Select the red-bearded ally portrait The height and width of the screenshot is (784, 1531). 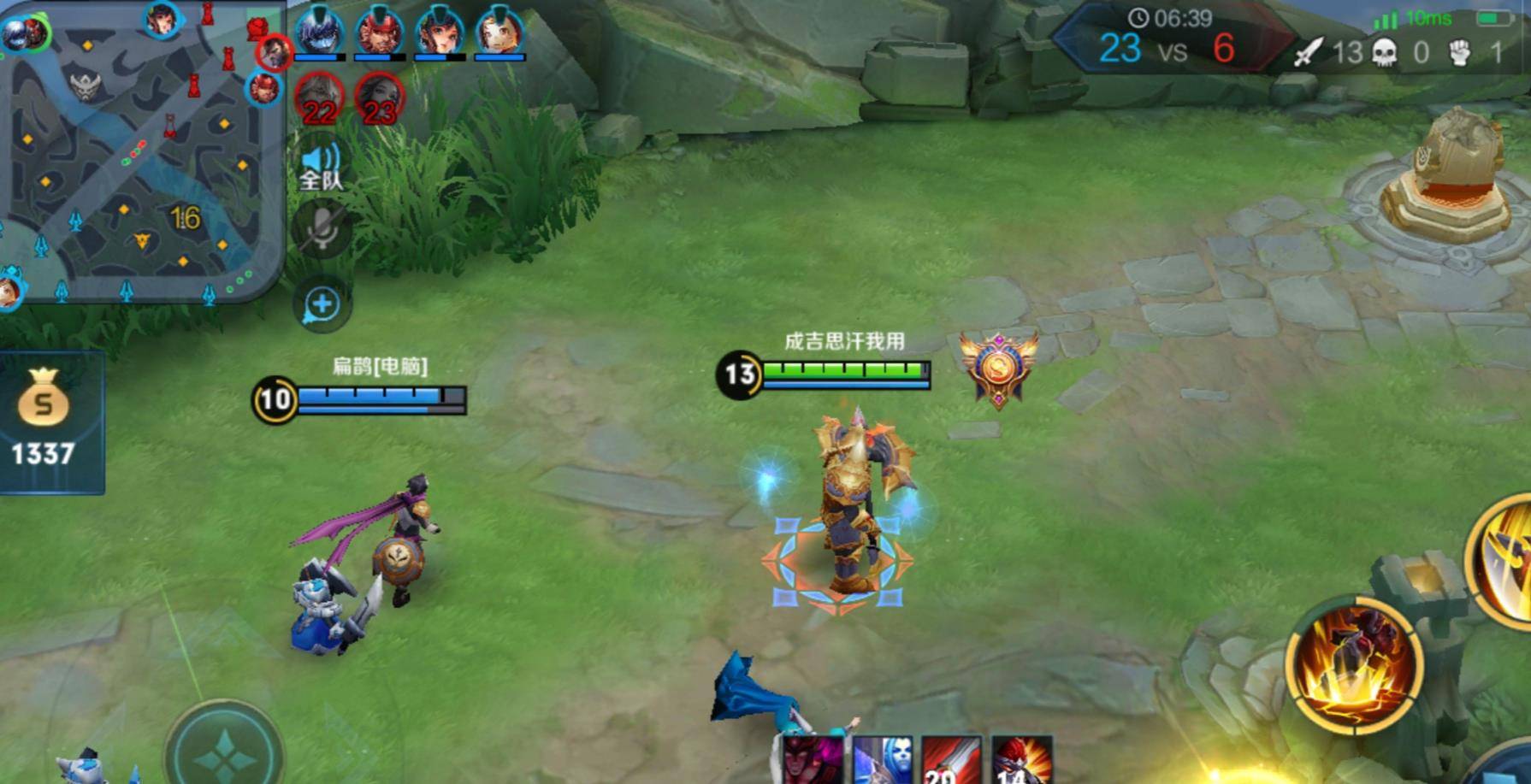click(x=379, y=32)
